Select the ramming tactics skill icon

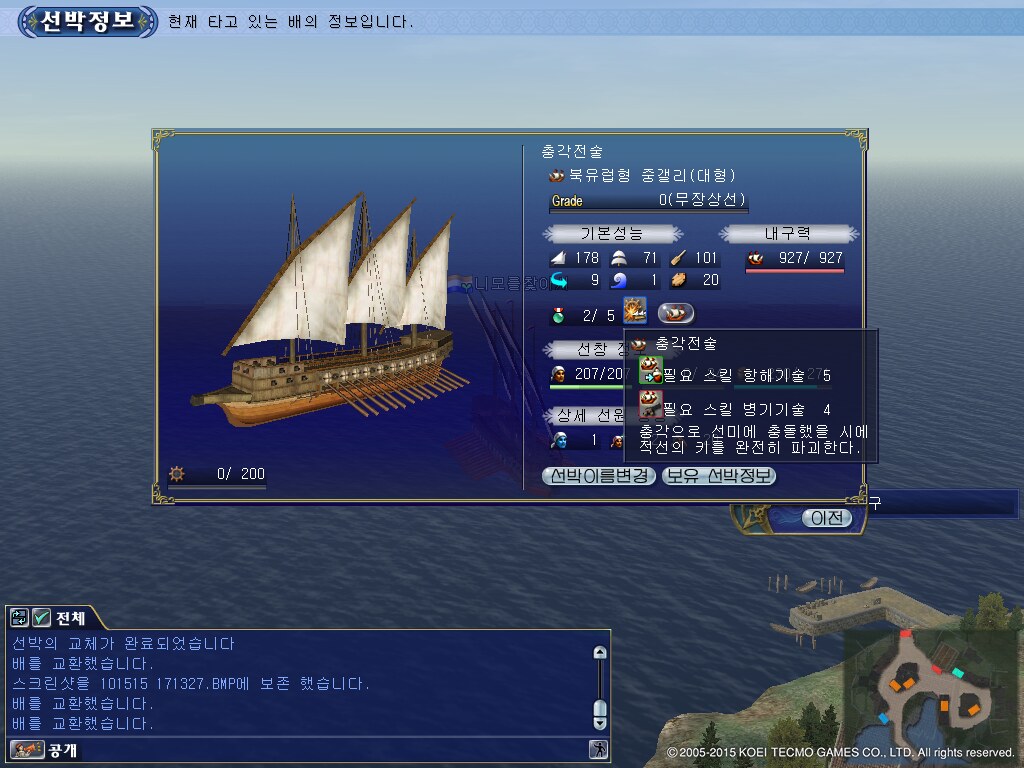(635, 312)
